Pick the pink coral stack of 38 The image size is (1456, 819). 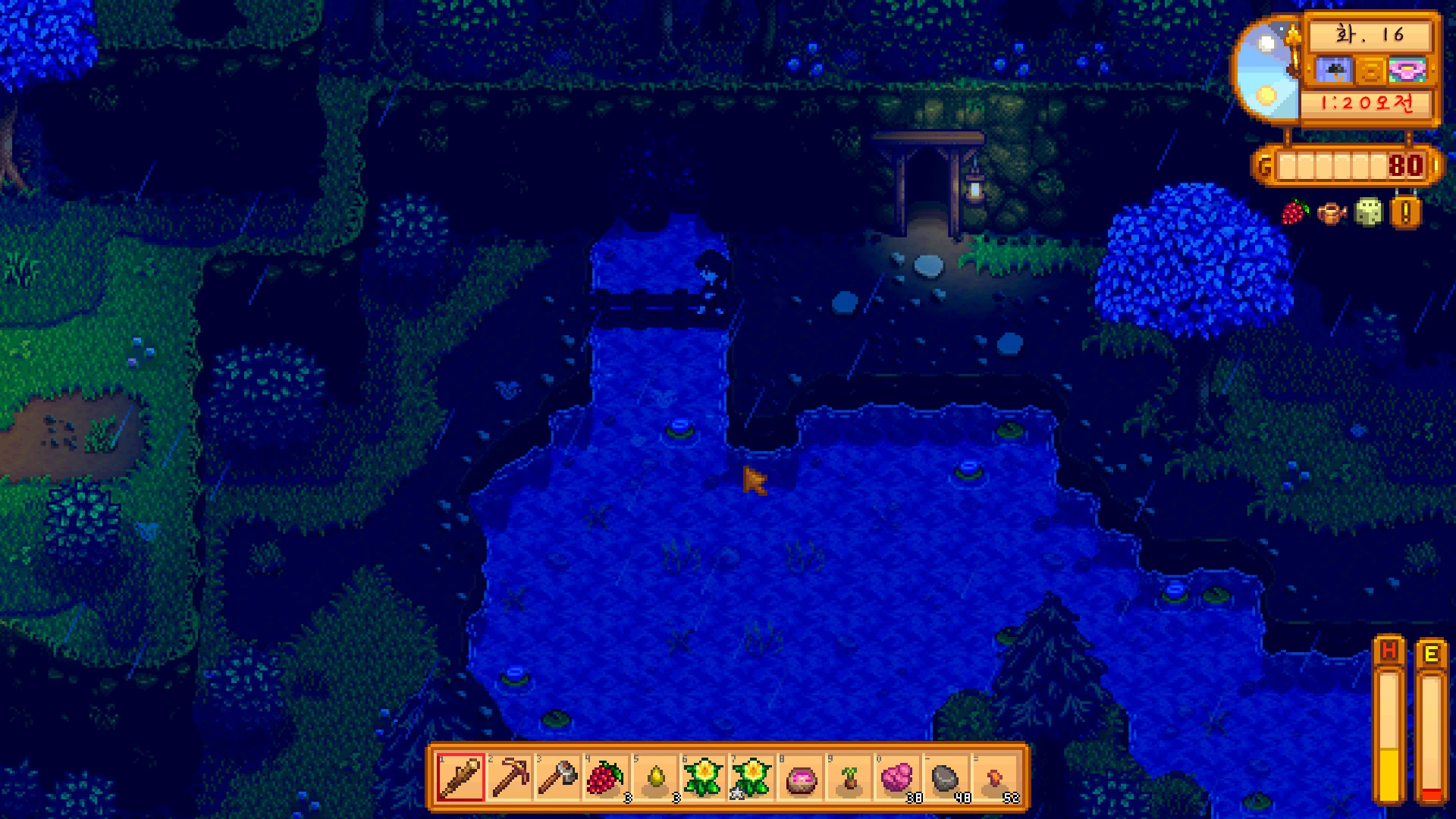coord(898,777)
